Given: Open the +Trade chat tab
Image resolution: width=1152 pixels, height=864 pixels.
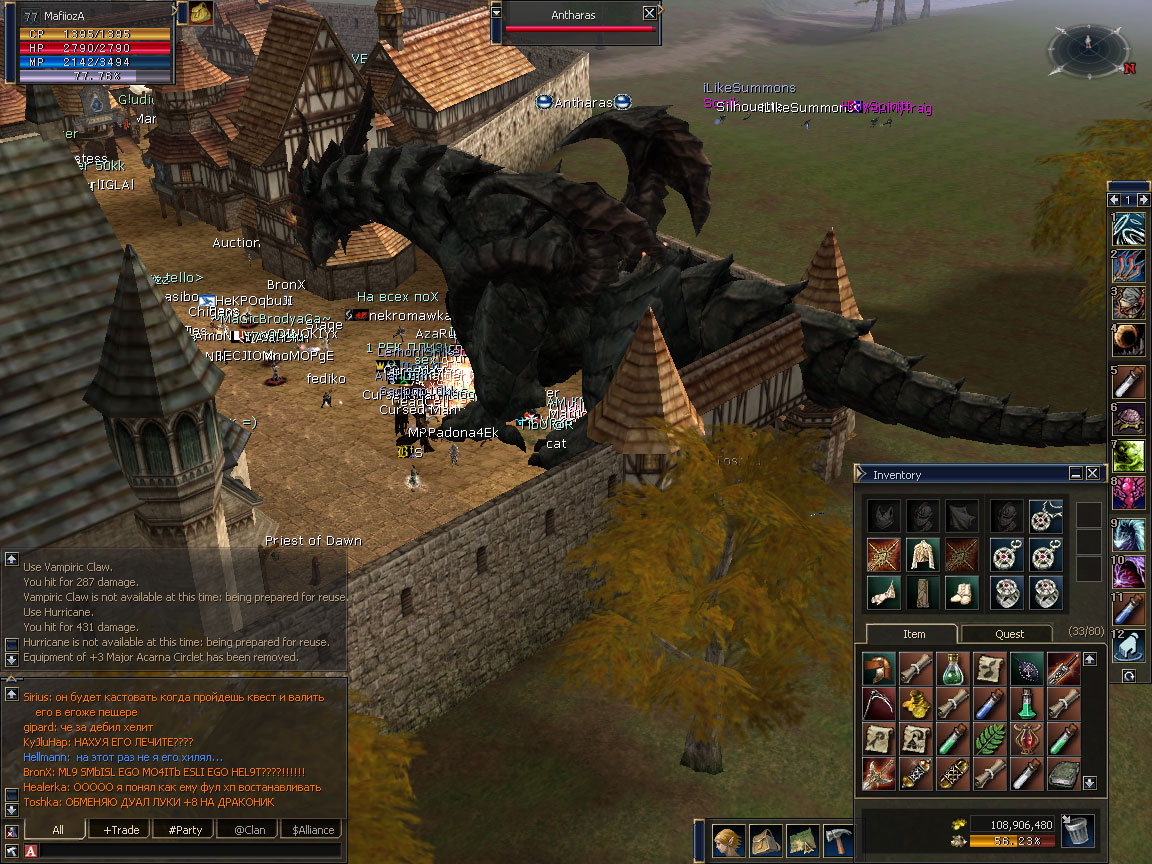Looking at the screenshot, I should coord(120,830).
